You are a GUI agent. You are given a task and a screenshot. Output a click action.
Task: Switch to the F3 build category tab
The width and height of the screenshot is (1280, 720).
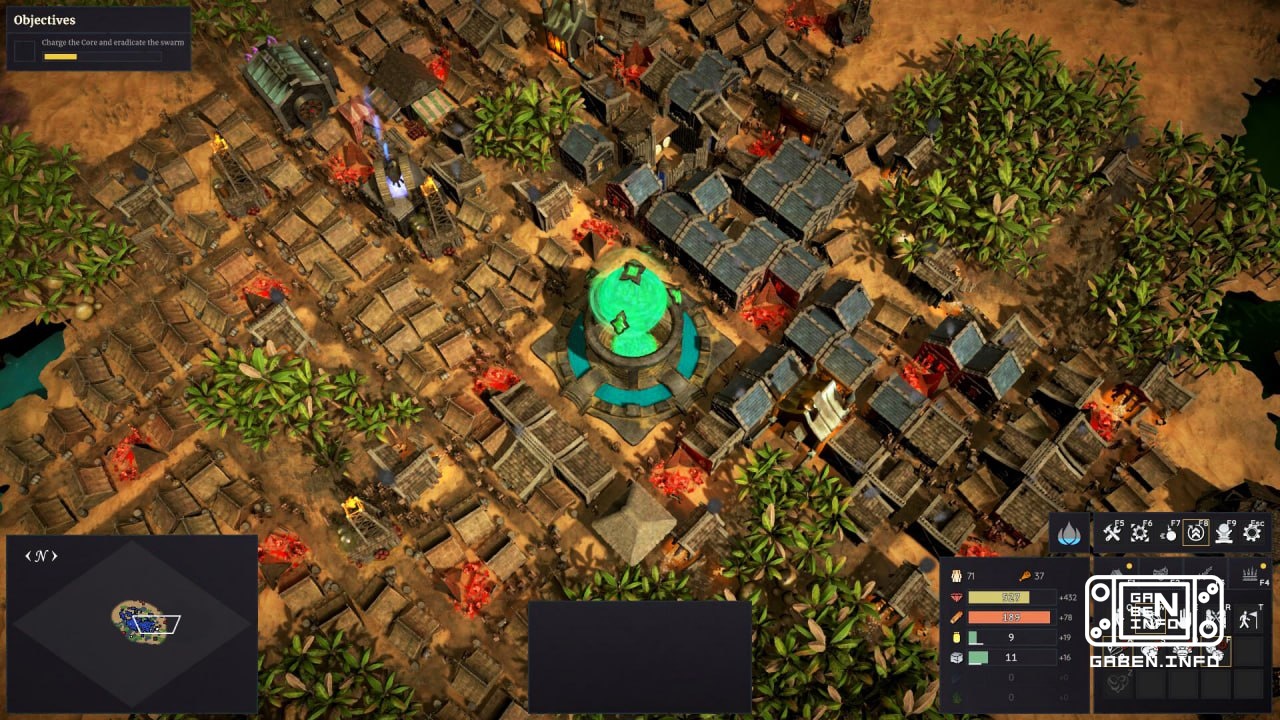(x=1205, y=571)
